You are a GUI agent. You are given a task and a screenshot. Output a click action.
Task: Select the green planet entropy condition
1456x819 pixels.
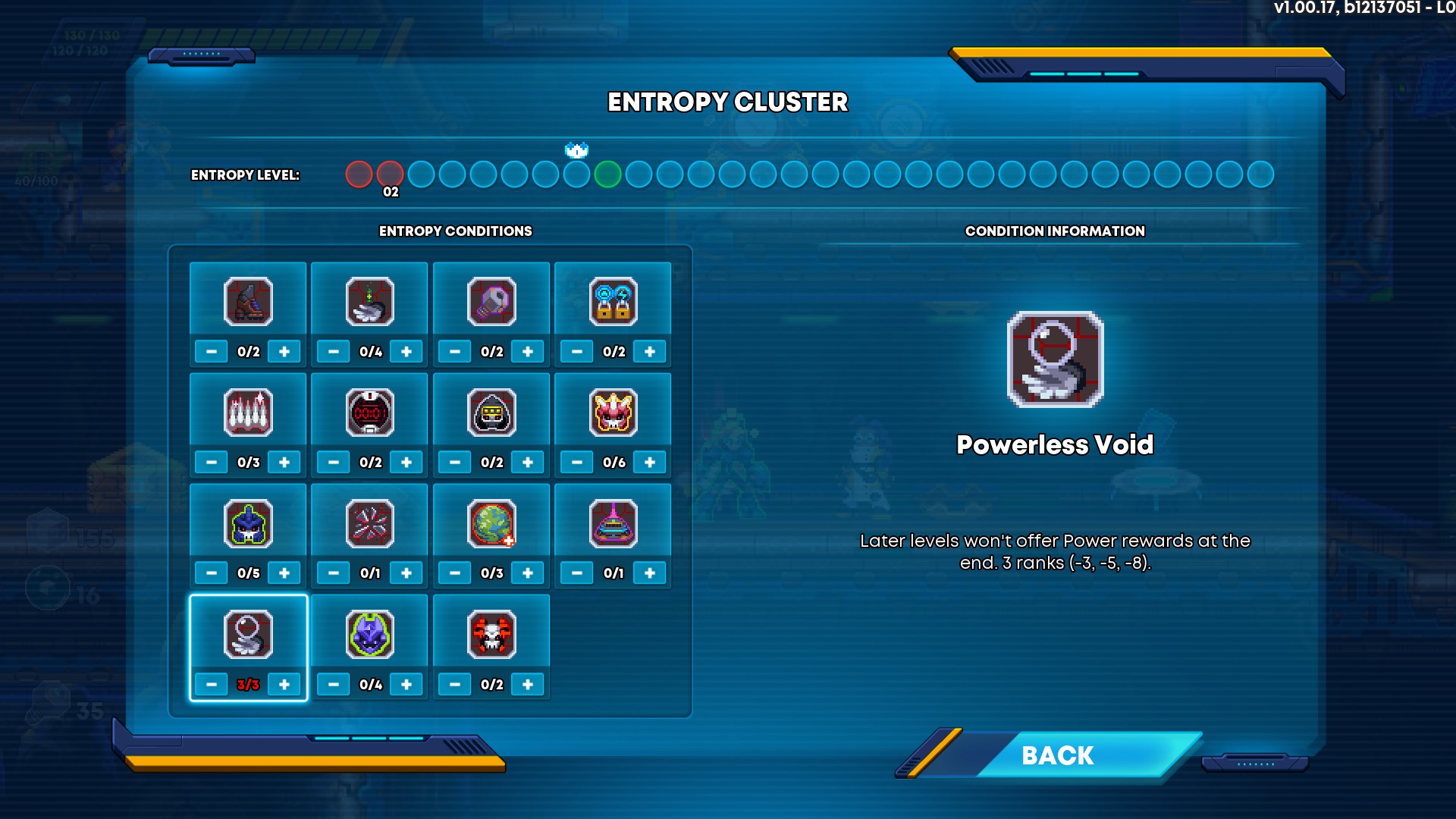[x=491, y=523]
